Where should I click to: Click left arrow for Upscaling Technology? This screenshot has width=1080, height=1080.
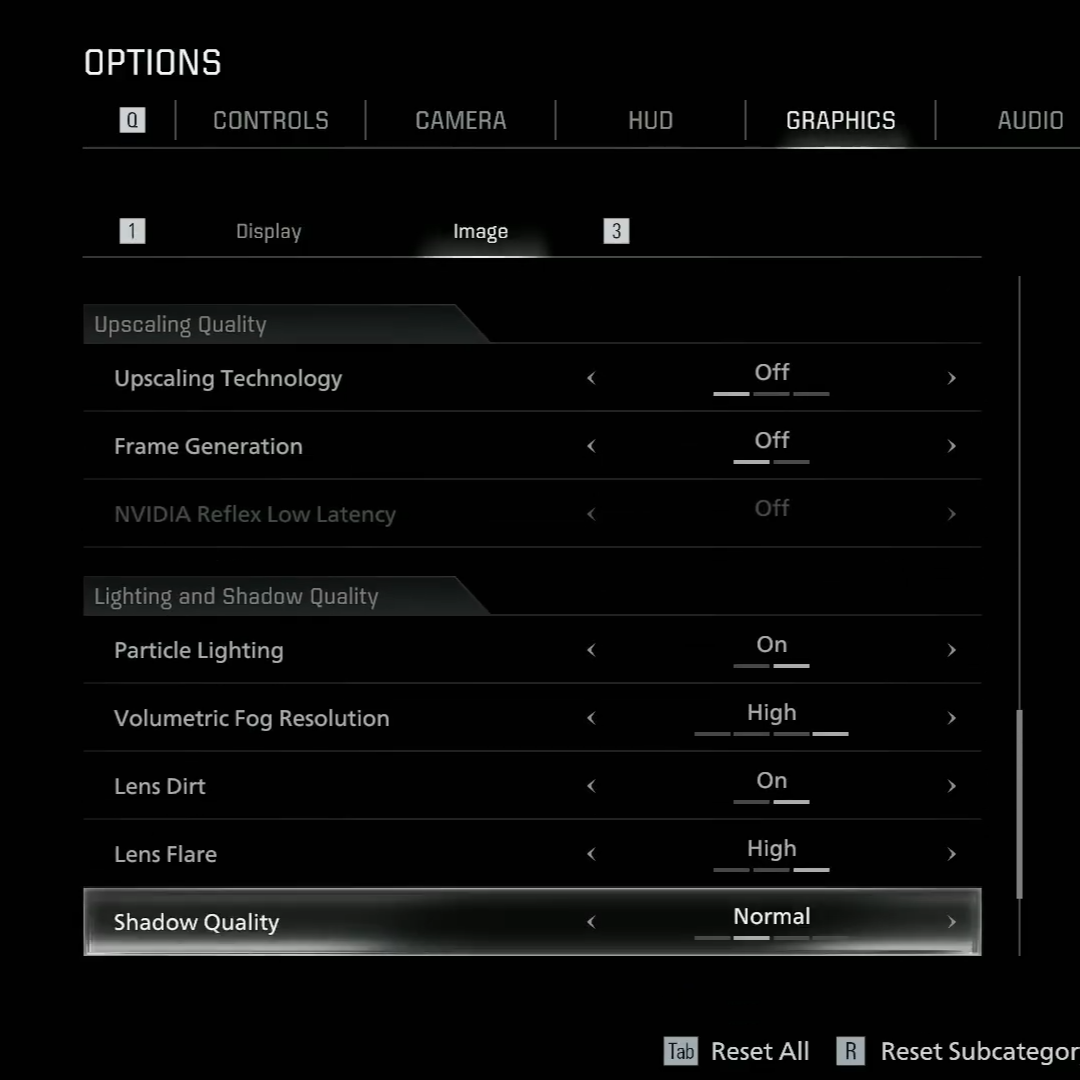point(591,378)
